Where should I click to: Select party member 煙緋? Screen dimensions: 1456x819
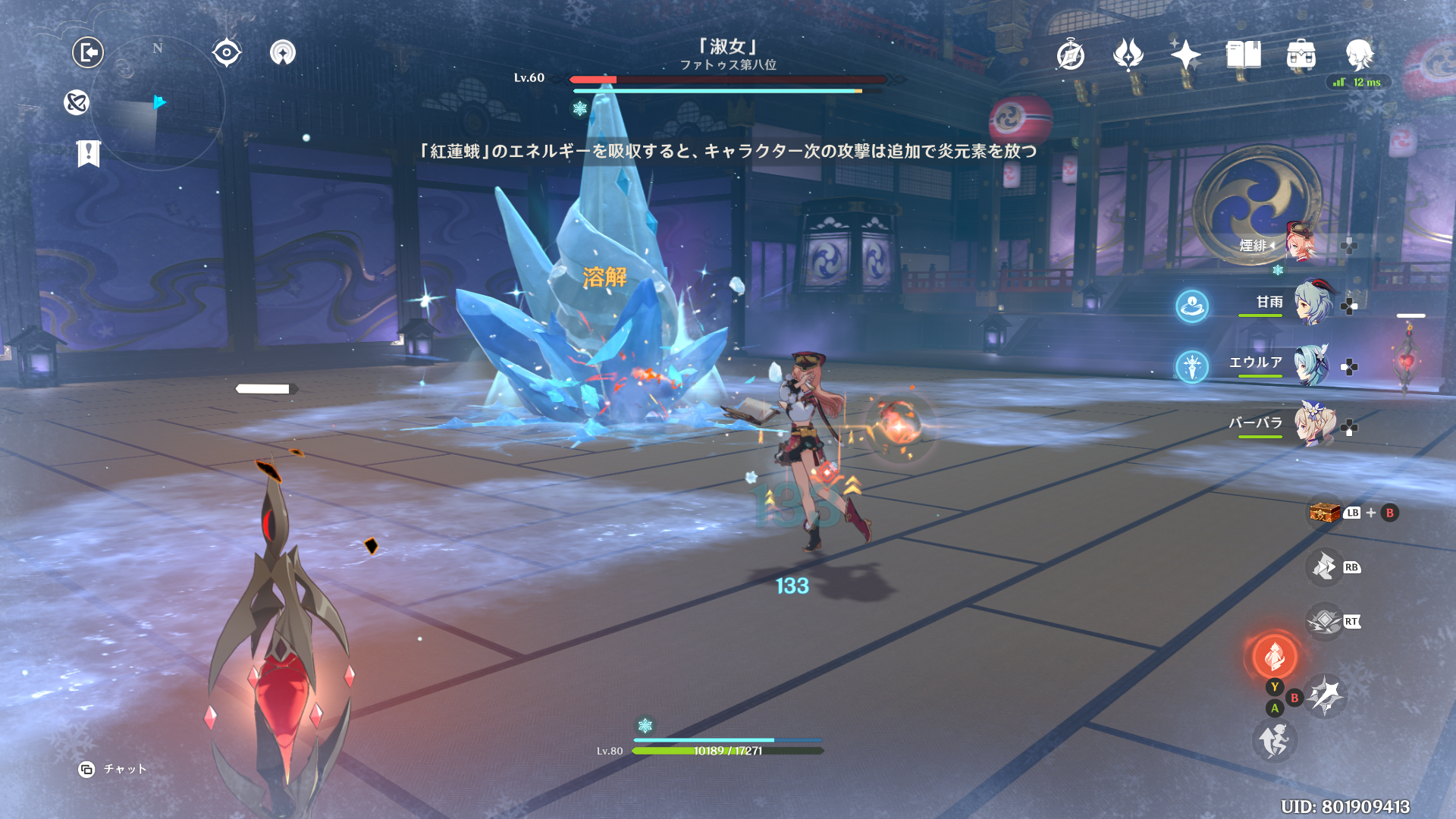pos(1300,243)
